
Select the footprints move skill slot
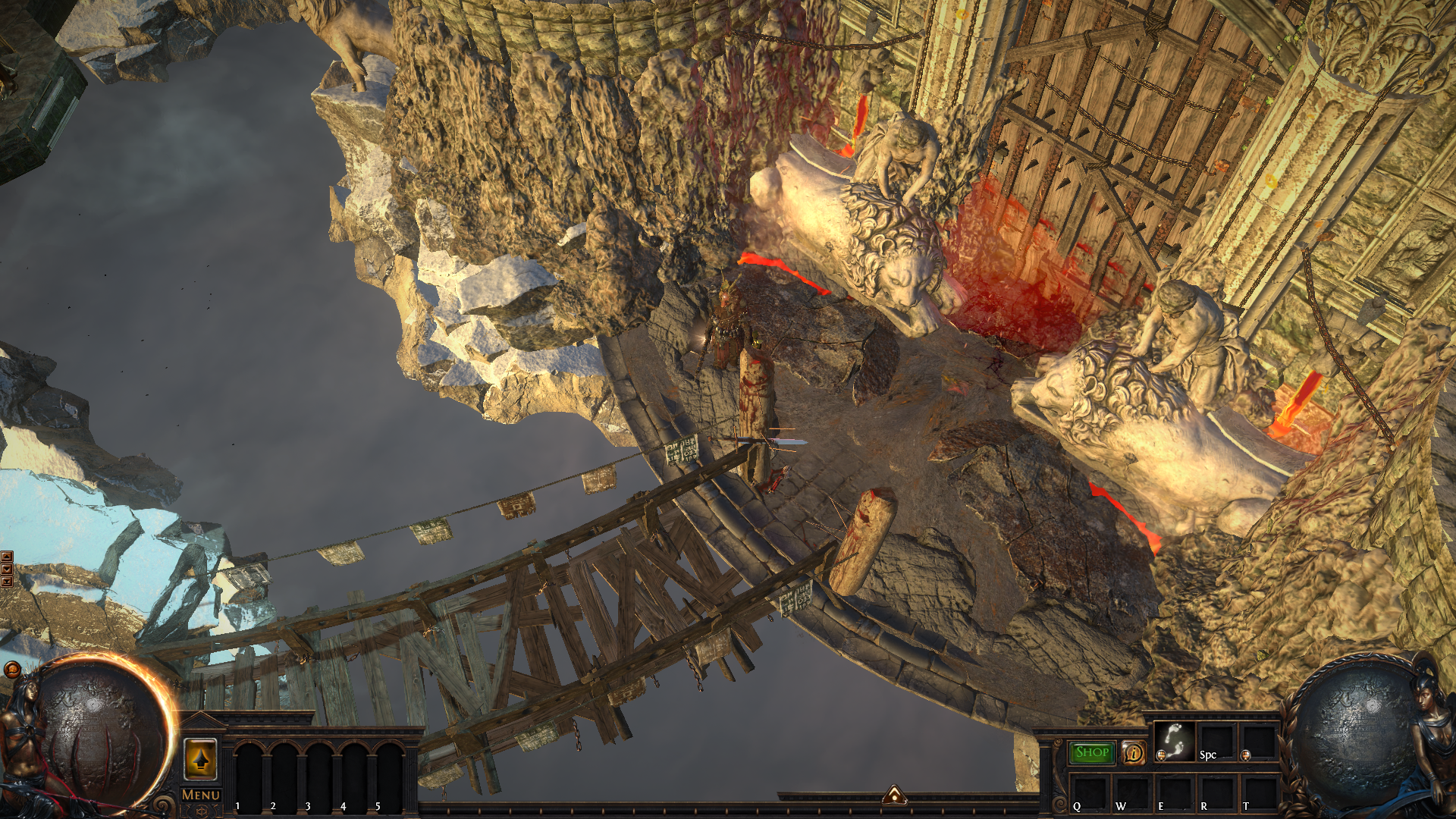coord(1175,741)
